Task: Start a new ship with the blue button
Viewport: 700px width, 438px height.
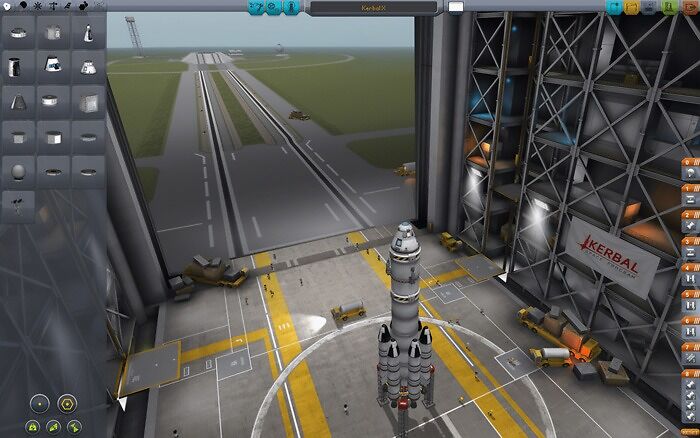Action: [x=615, y=7]
